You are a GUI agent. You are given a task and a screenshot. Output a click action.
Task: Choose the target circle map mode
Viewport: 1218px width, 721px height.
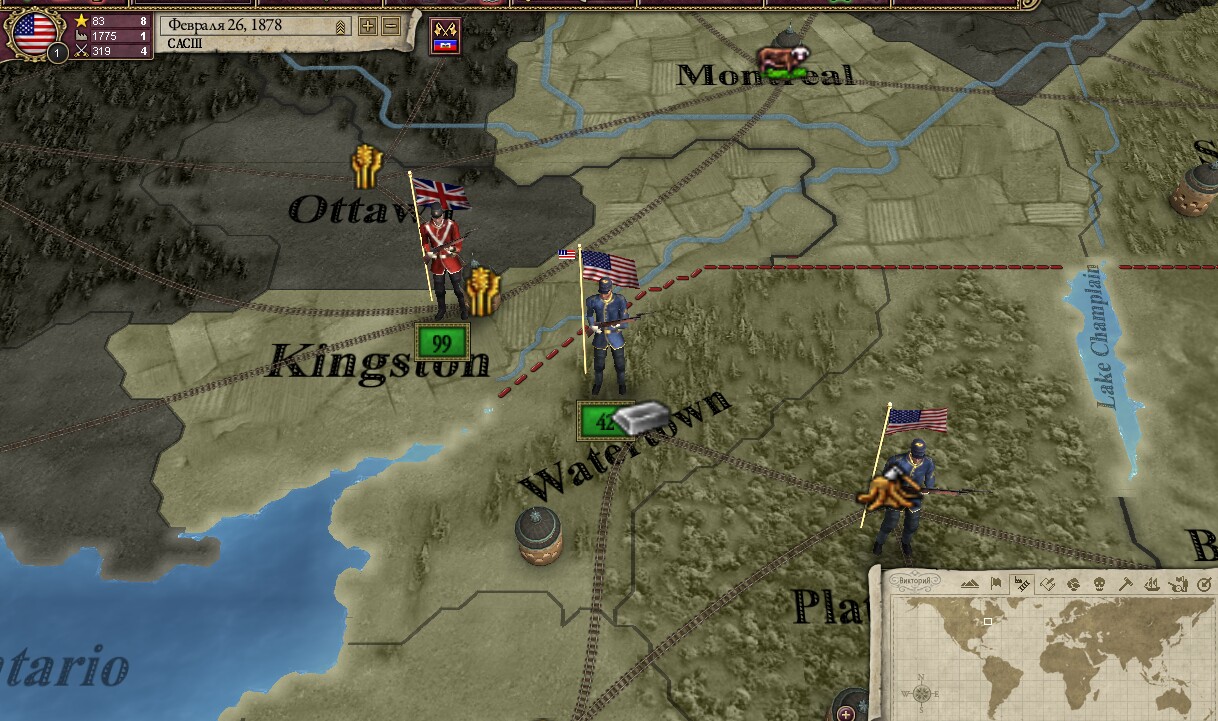(x=1203, y=584)
